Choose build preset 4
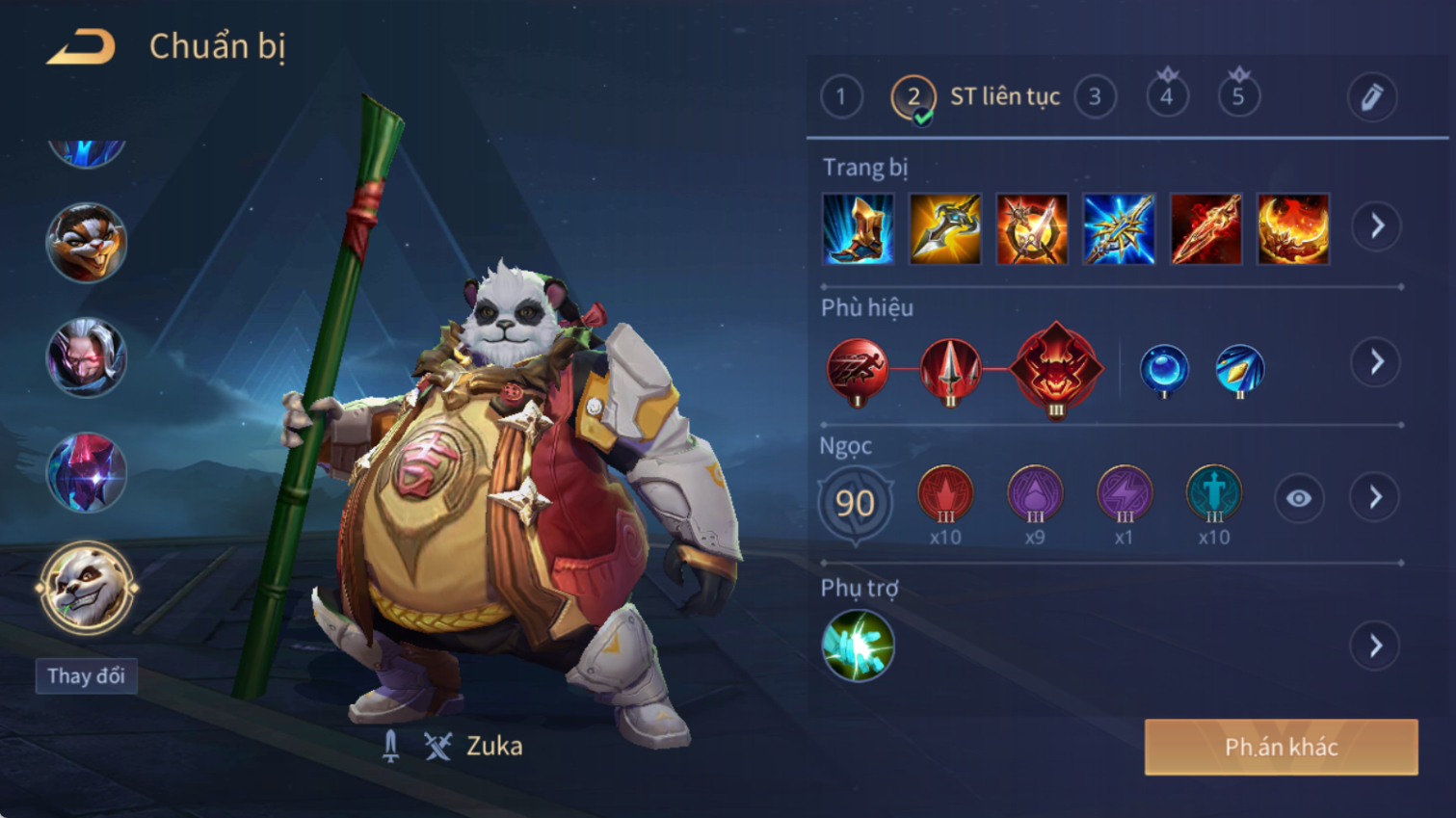The height and width of the screenshot is (818, 1456). point(1167,96)
